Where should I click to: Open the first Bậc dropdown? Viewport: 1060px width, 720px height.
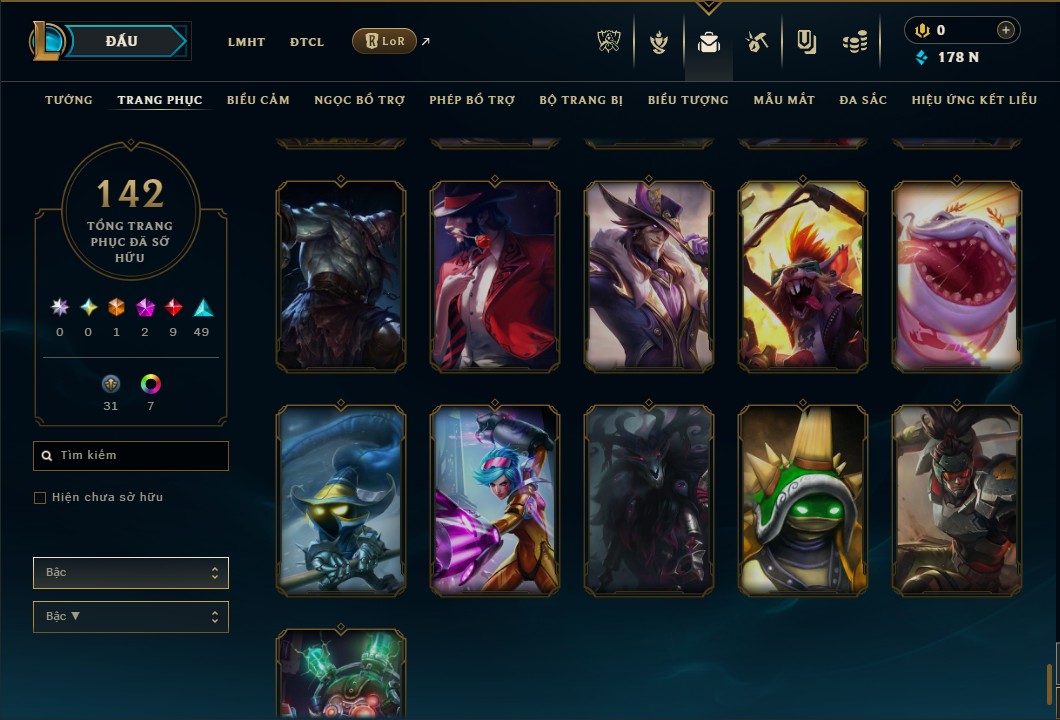point(131,573)
